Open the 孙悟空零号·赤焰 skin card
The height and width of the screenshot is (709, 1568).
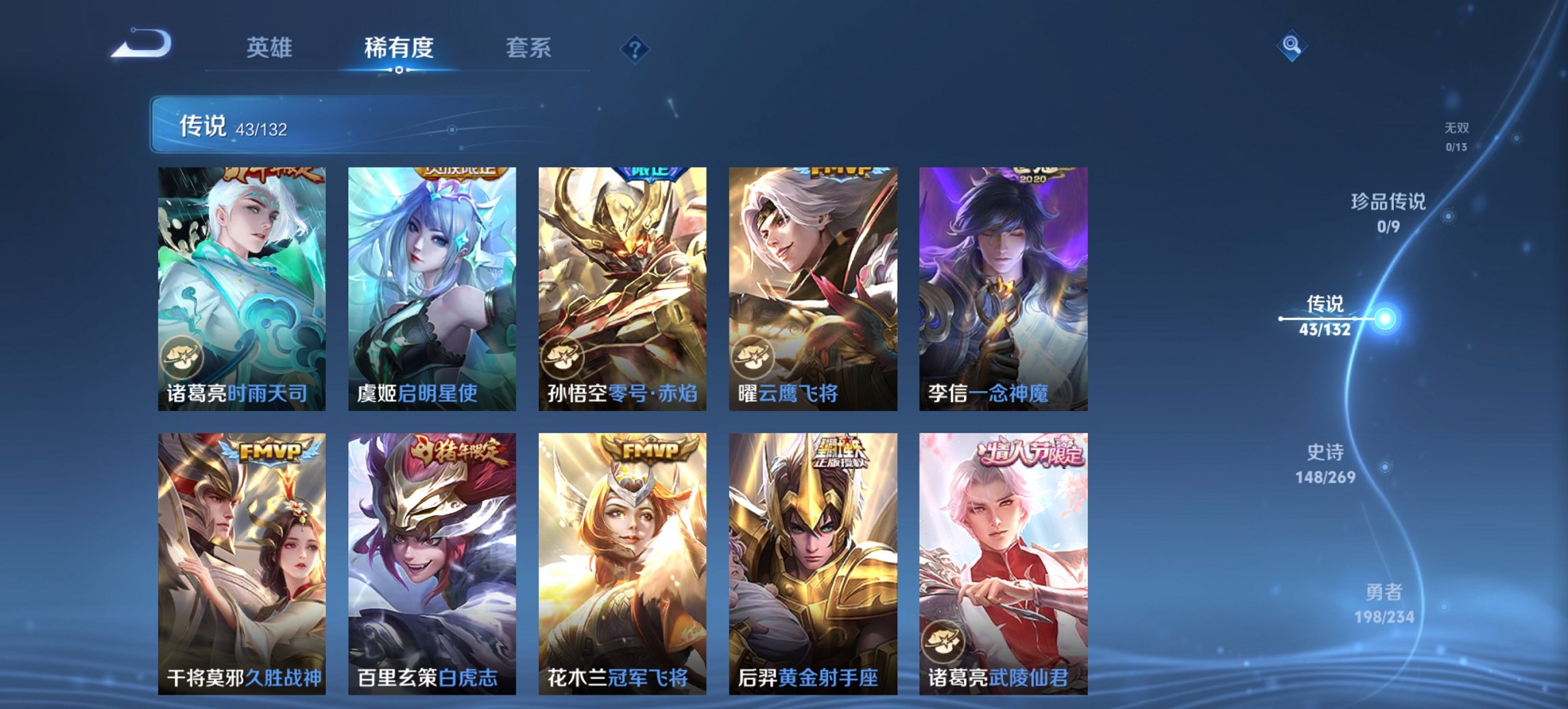(x=620, y=287)
